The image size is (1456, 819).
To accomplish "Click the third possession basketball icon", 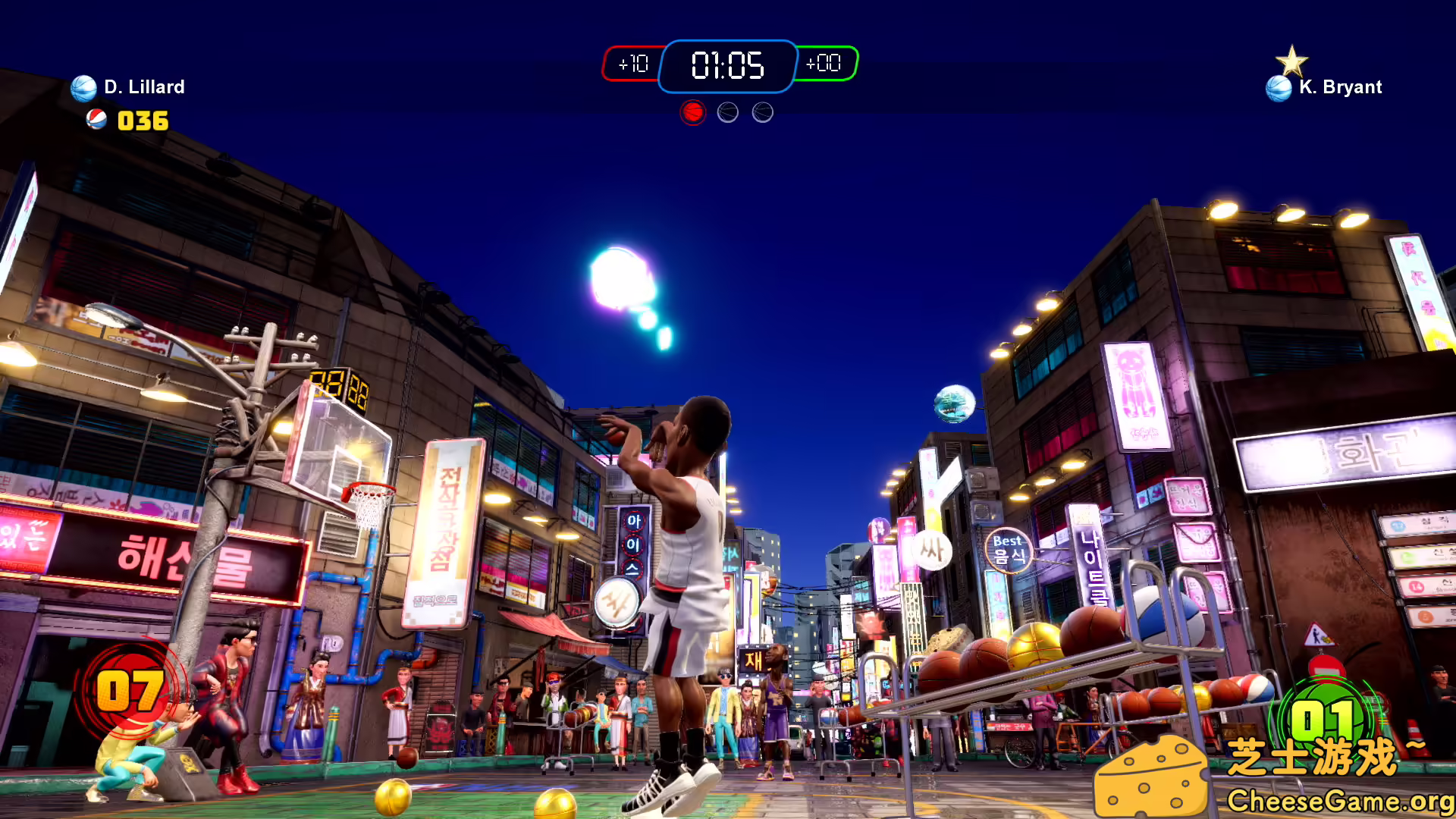I will tap(761, 111).
